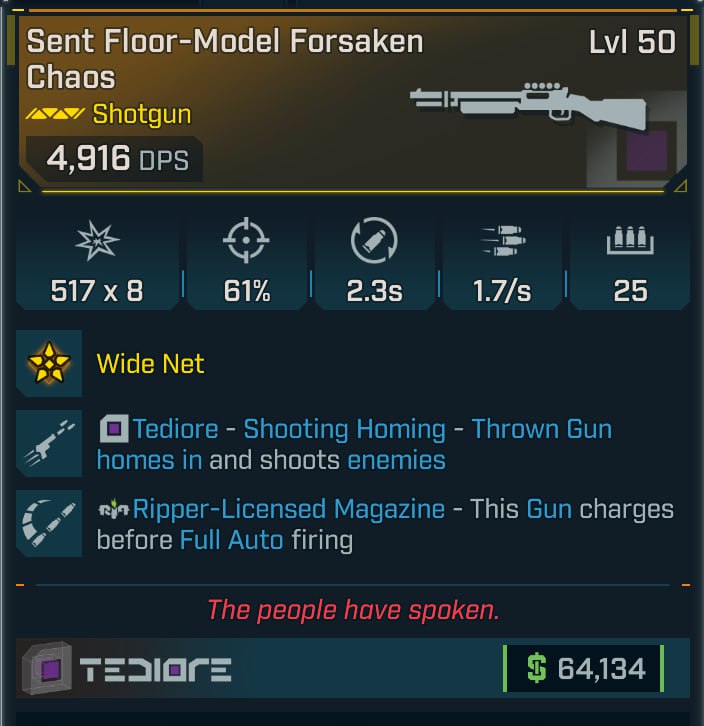The width and height of the screenshot is (704, 726).
Task: Choose the Ripper-Licensed Magazine part icon
Action: point(50,525)
